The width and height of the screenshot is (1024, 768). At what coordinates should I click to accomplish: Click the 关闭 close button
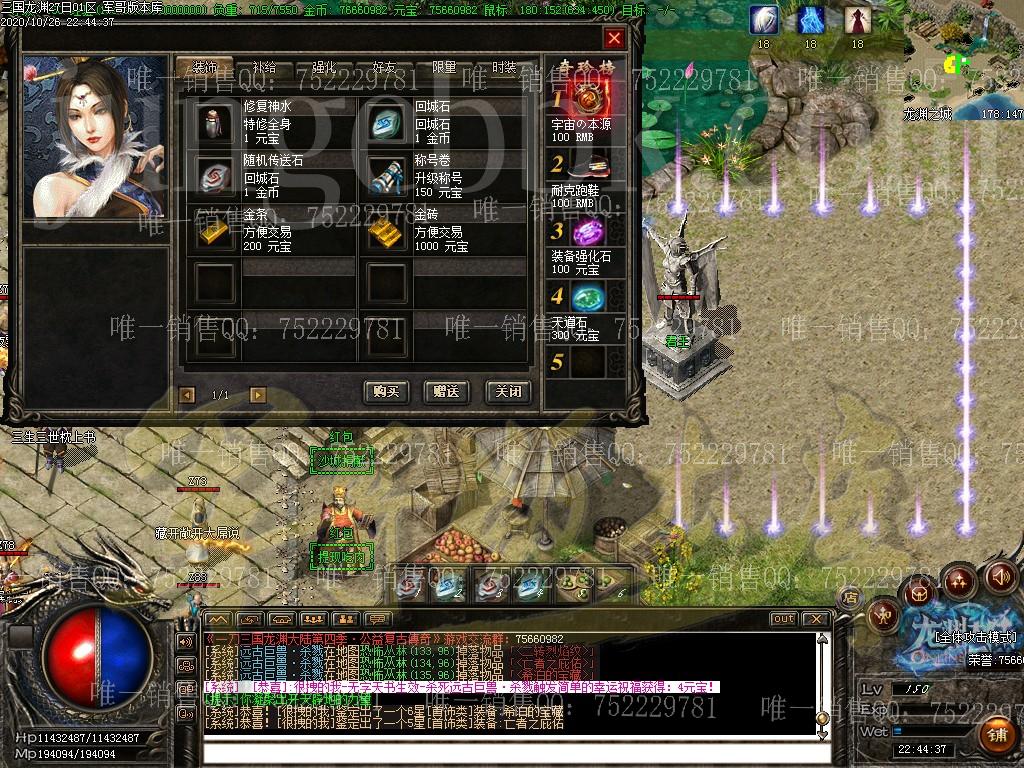click(507, 392)
